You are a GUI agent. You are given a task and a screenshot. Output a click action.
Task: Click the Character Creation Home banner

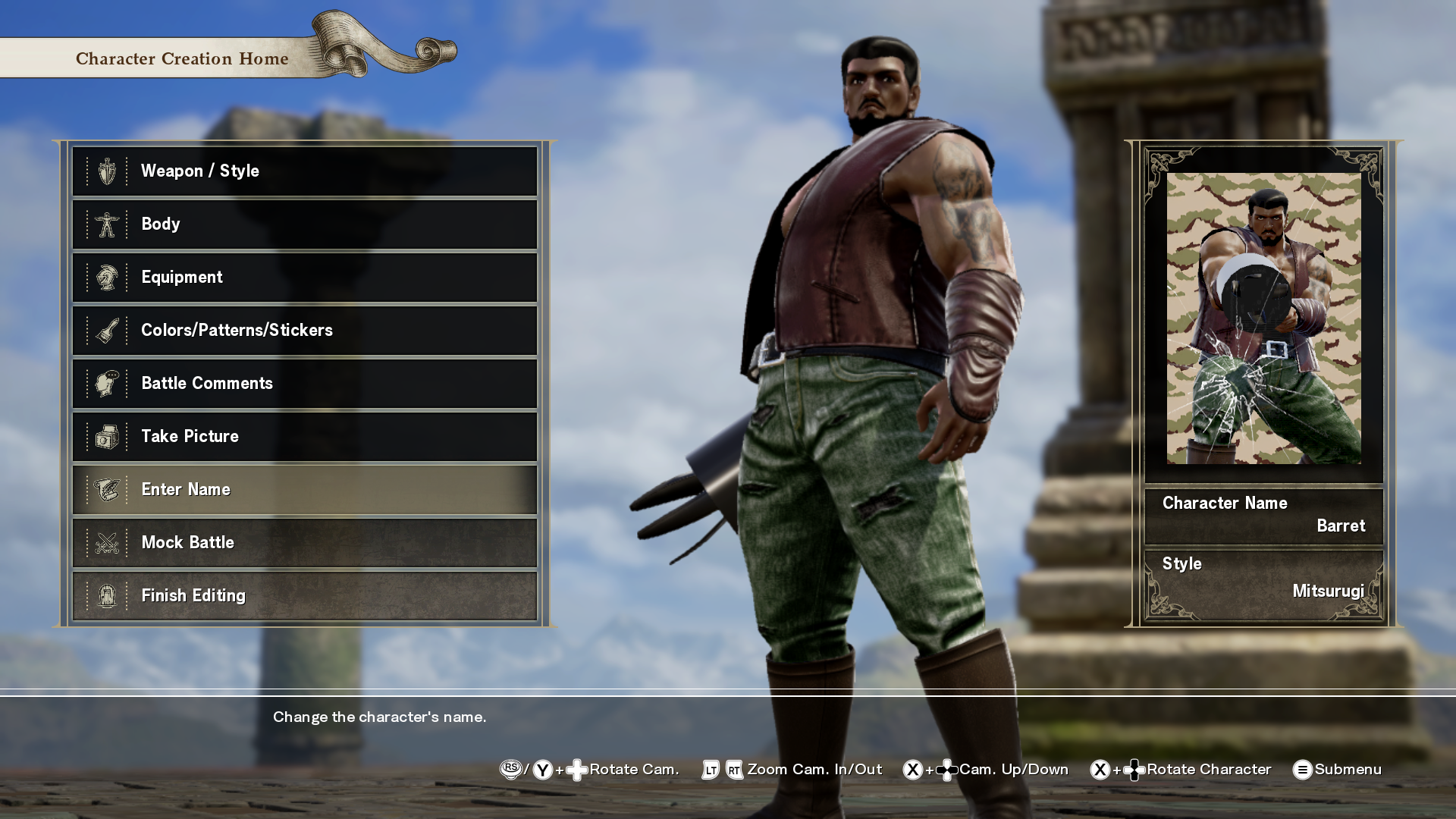(x=181, y=58)
